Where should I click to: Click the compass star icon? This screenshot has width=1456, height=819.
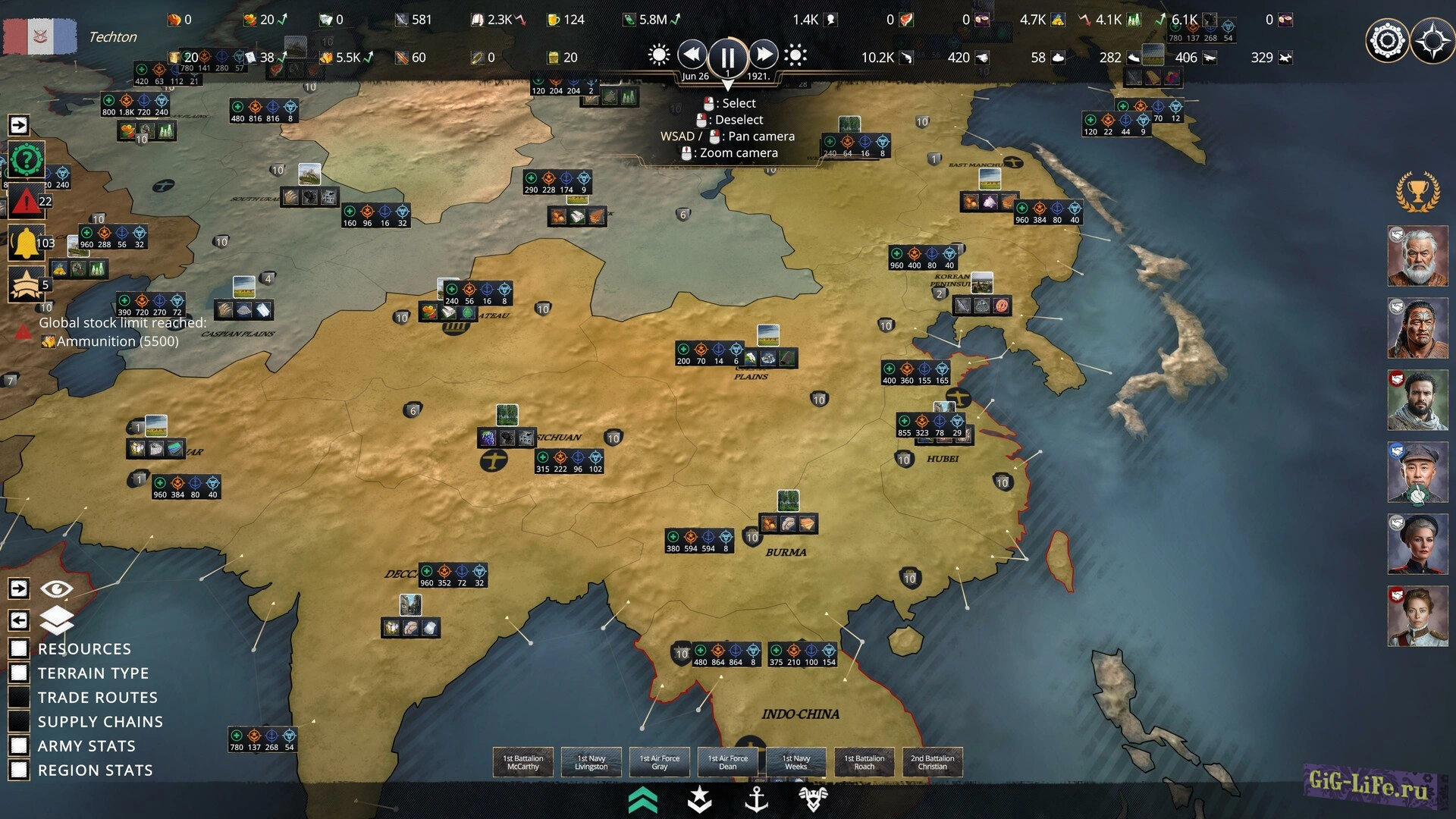(x=1432, y=40)
